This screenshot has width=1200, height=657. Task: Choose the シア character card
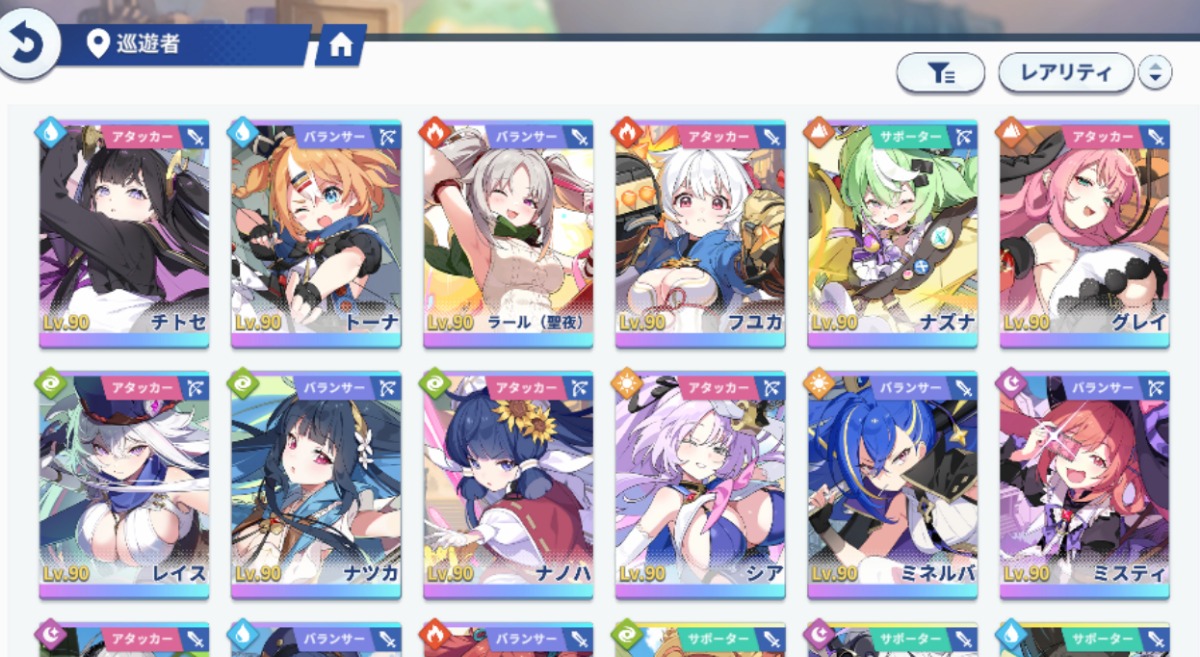[700, 486]
